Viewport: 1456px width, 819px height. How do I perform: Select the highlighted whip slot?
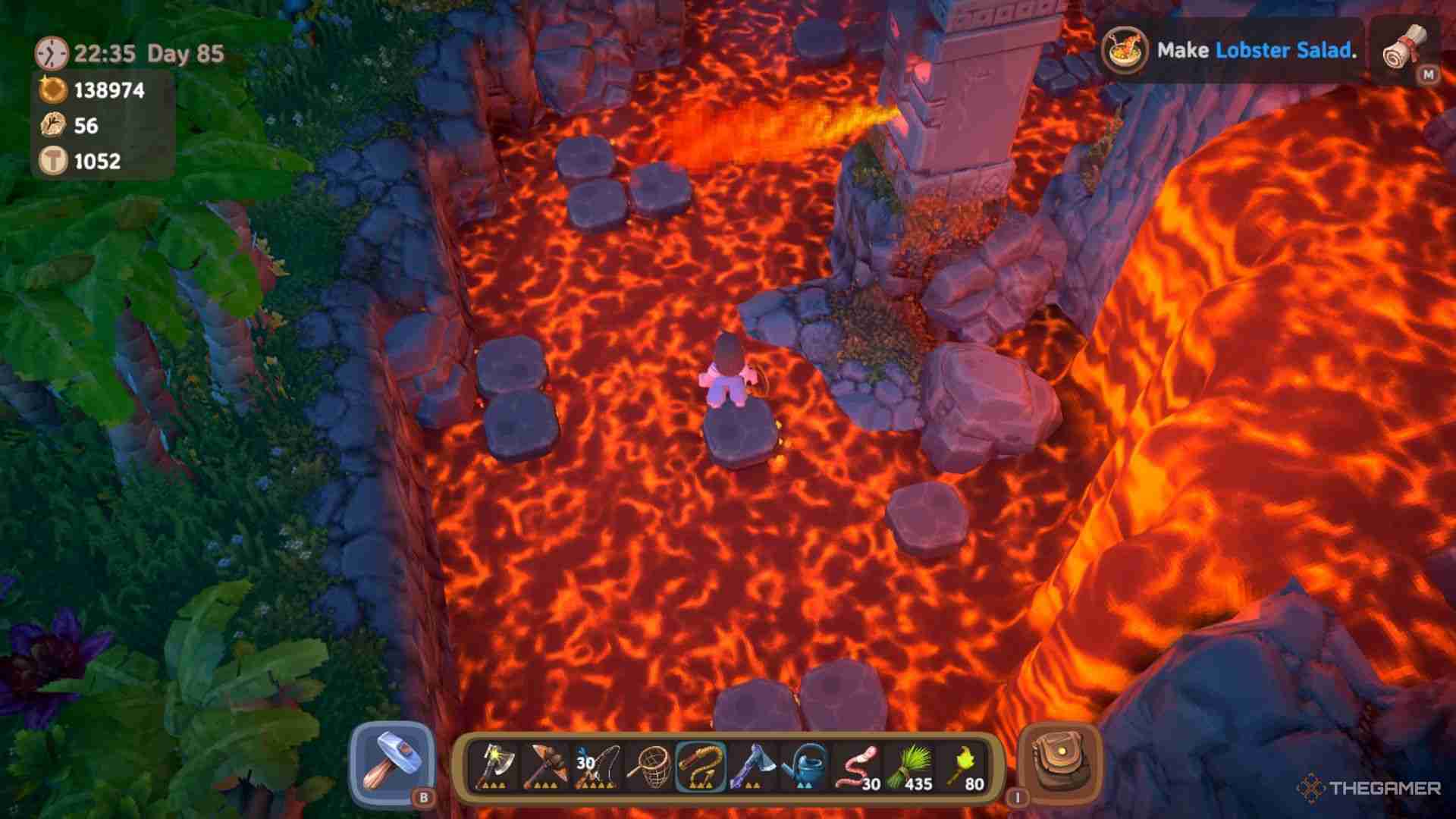701,767
